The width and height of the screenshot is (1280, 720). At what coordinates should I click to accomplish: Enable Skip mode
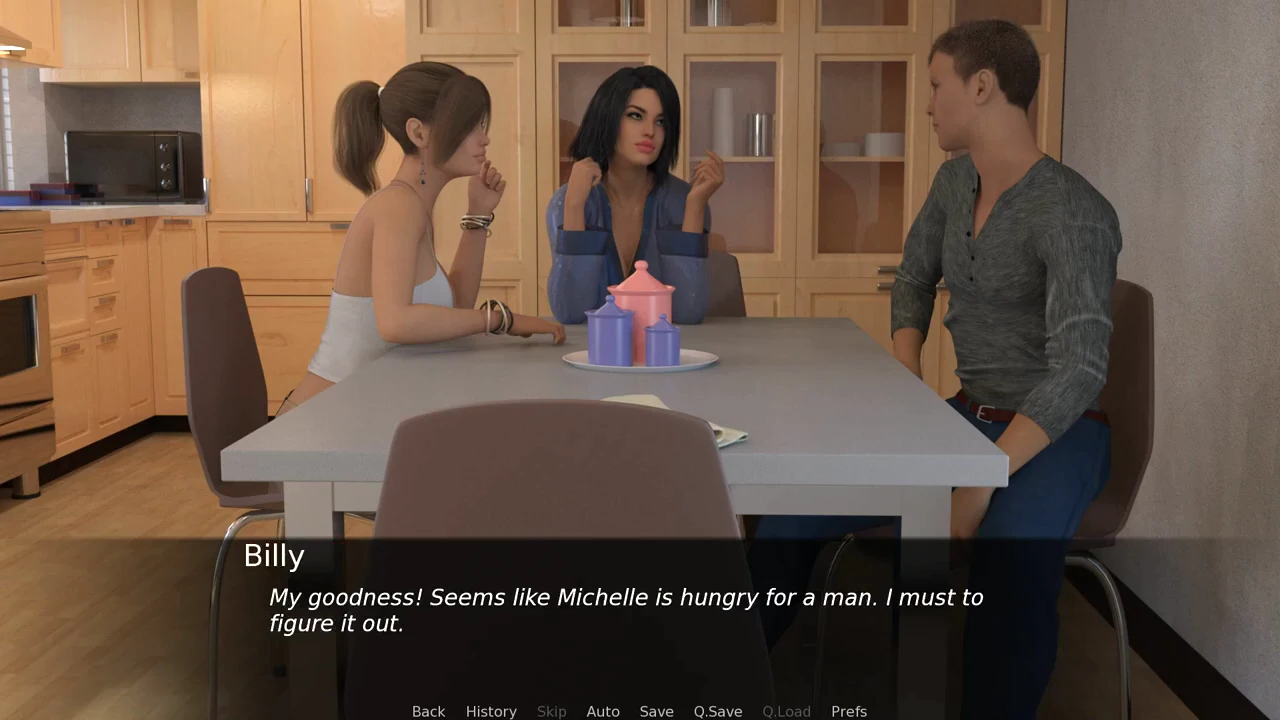pos(551,711)
